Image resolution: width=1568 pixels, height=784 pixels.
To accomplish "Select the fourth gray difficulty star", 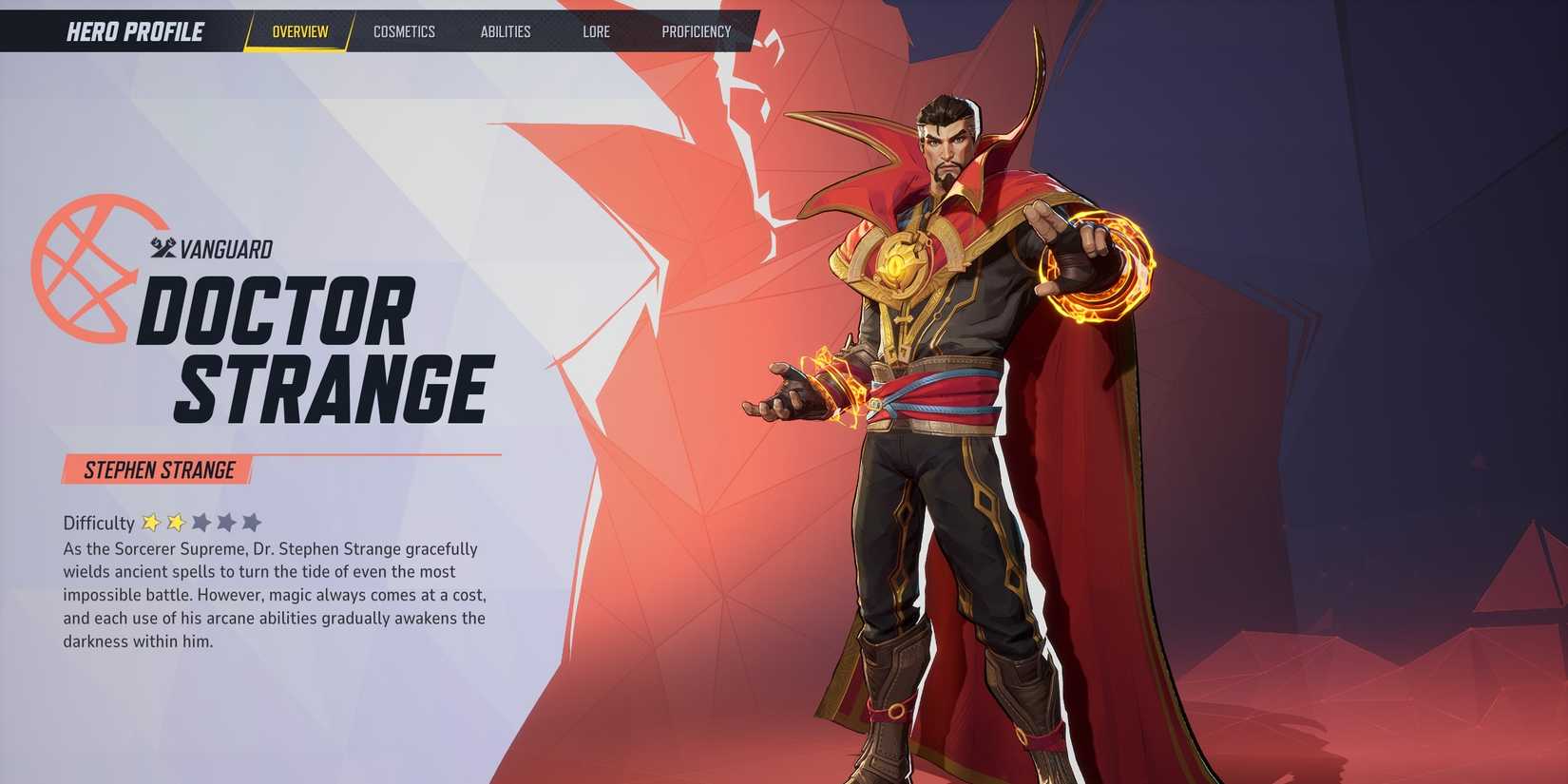I will (227, 522).
